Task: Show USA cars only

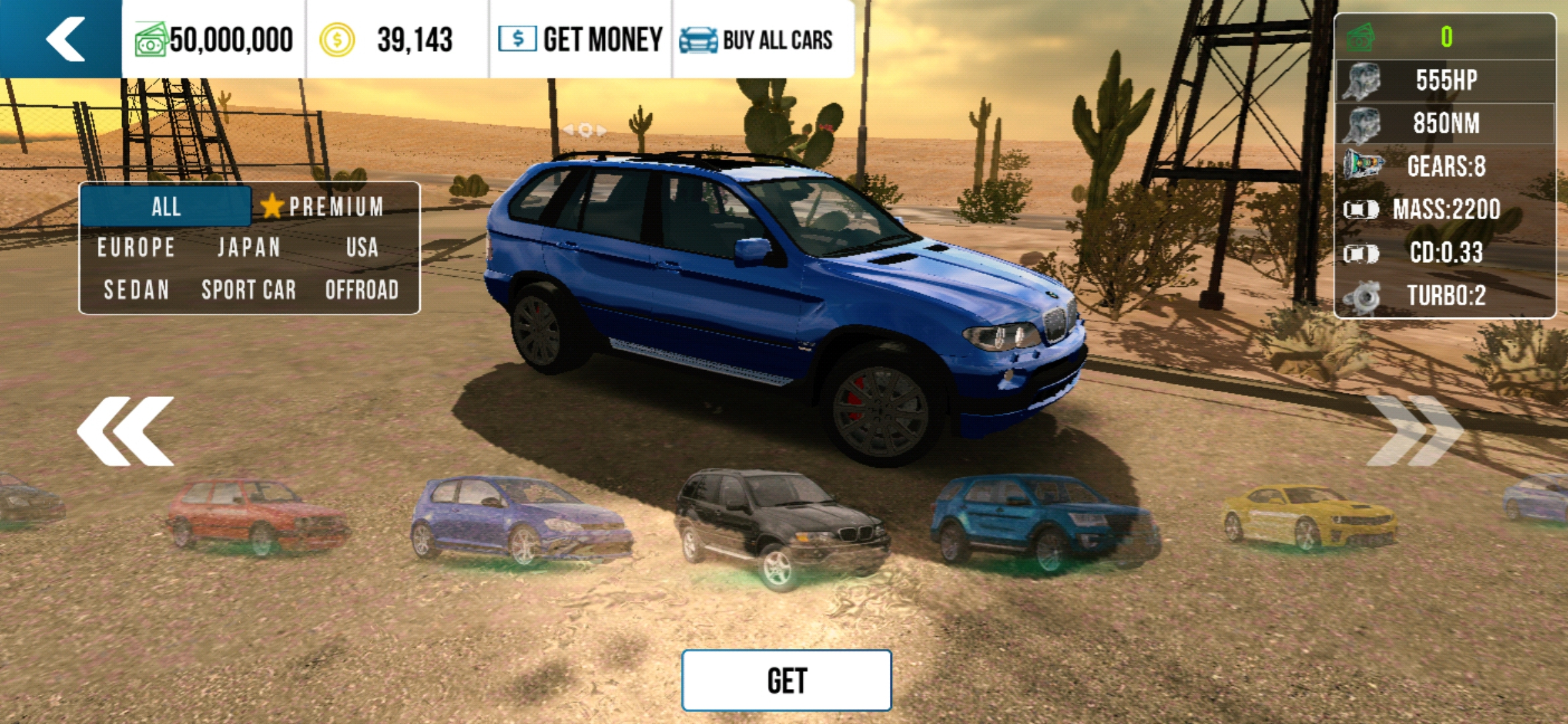Action: 362,248
